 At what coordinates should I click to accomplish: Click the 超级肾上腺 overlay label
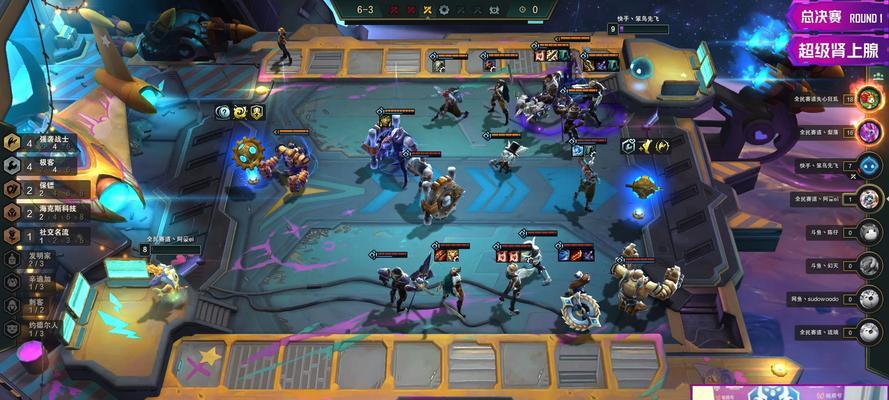pyautogui.click(x=838, y=48)
